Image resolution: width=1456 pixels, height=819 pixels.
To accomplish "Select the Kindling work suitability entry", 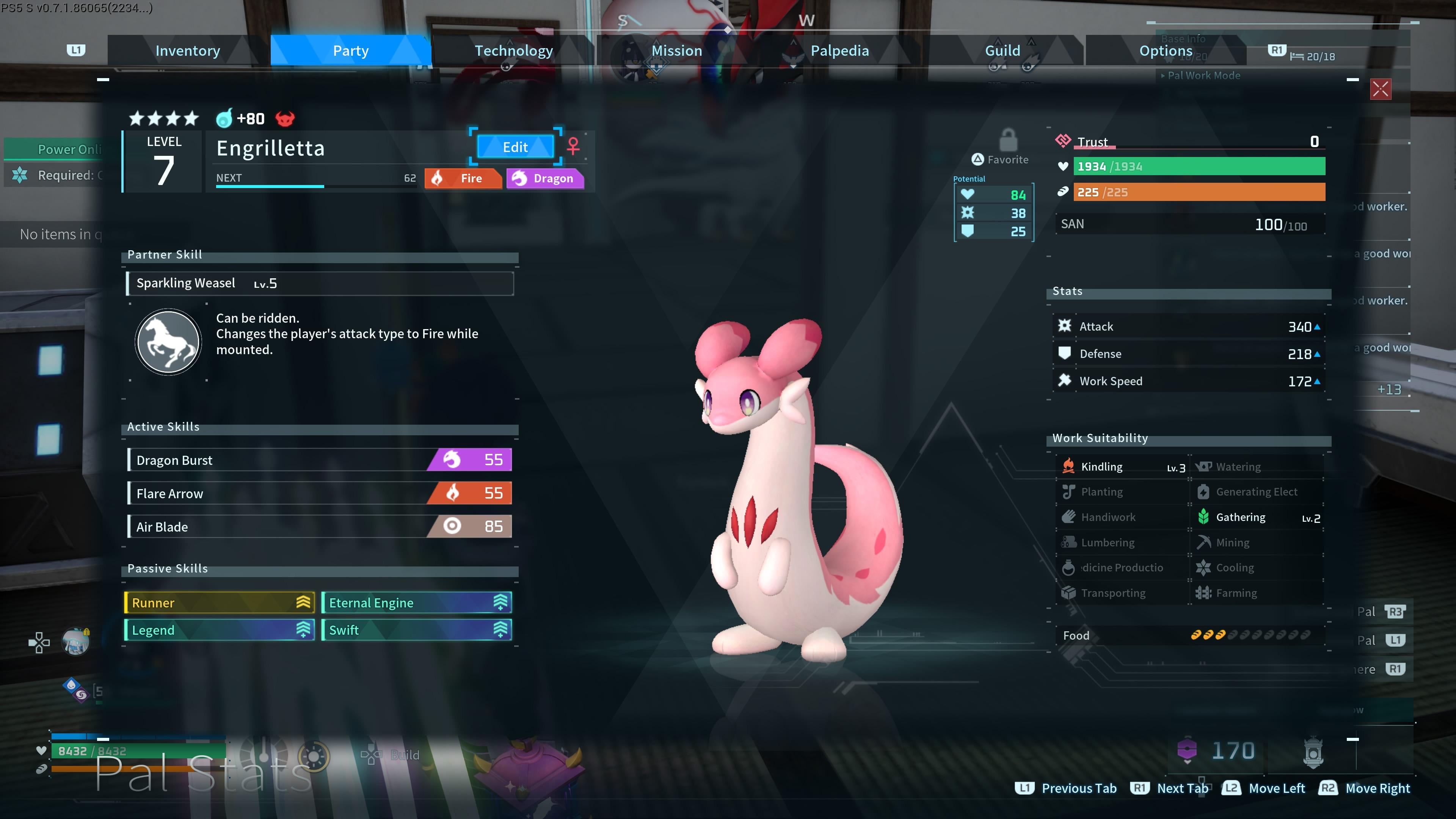I will pos(1122,467).
